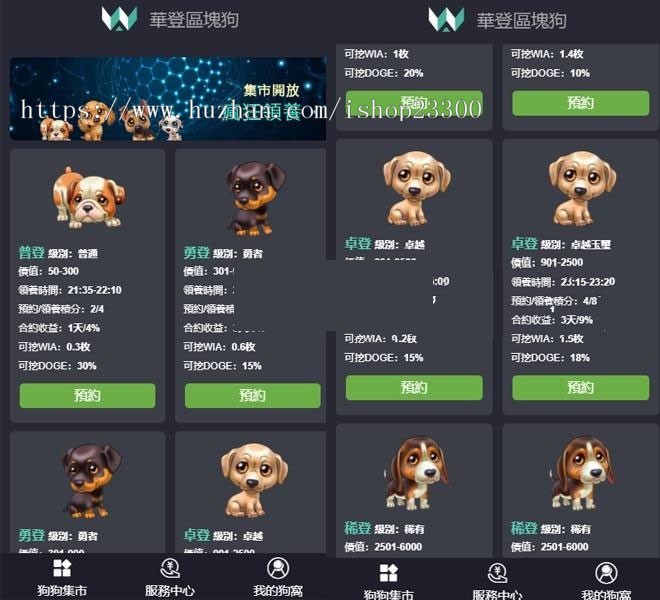Reserve the 卓登 card showing DOGE 15%
The width and height of the screenshot is (660, 600).
[414, 388]
